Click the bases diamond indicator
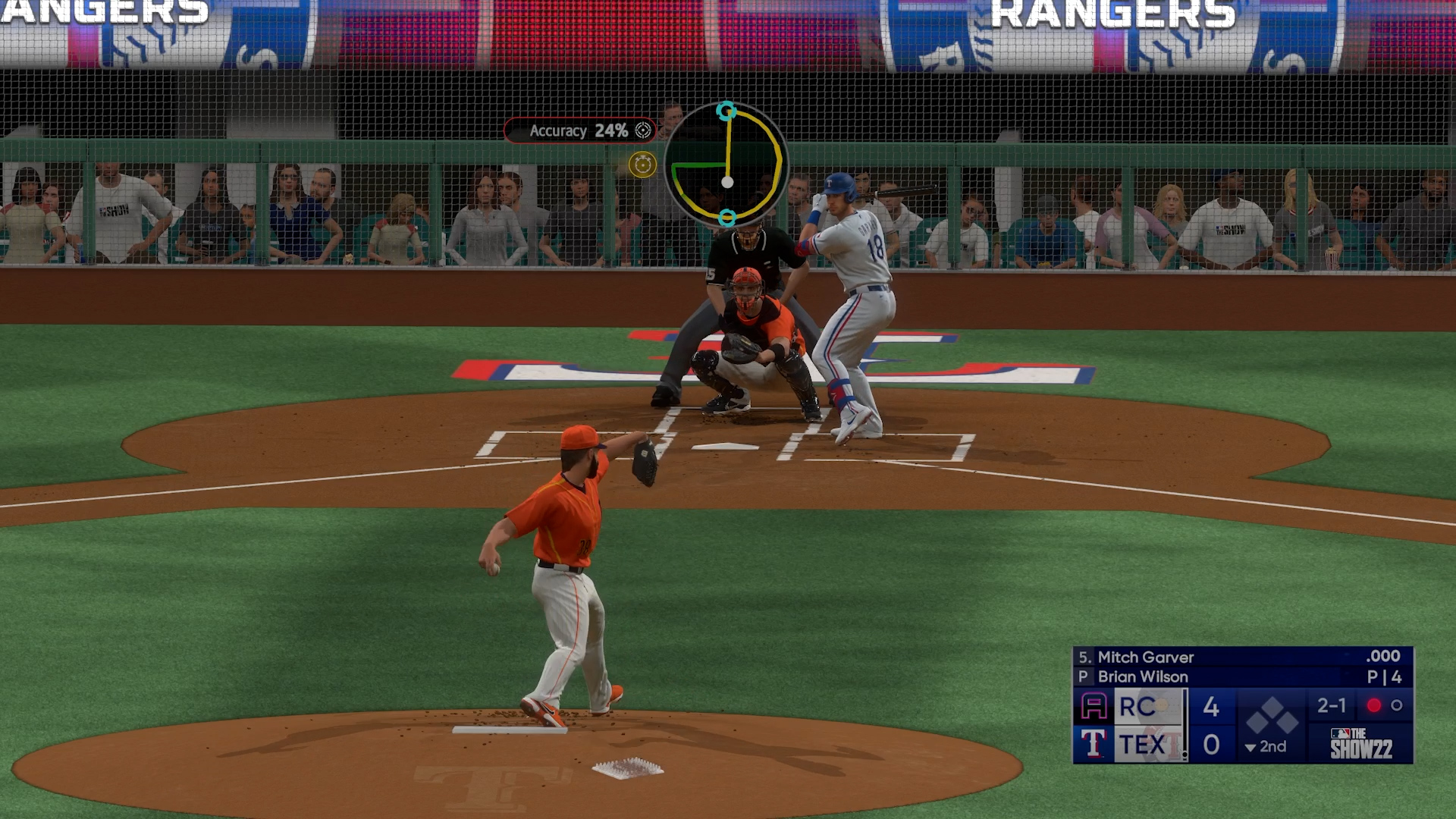The height and width of the screenshot is (819, 1456). pyautogui.click(x=1272, y=715)
